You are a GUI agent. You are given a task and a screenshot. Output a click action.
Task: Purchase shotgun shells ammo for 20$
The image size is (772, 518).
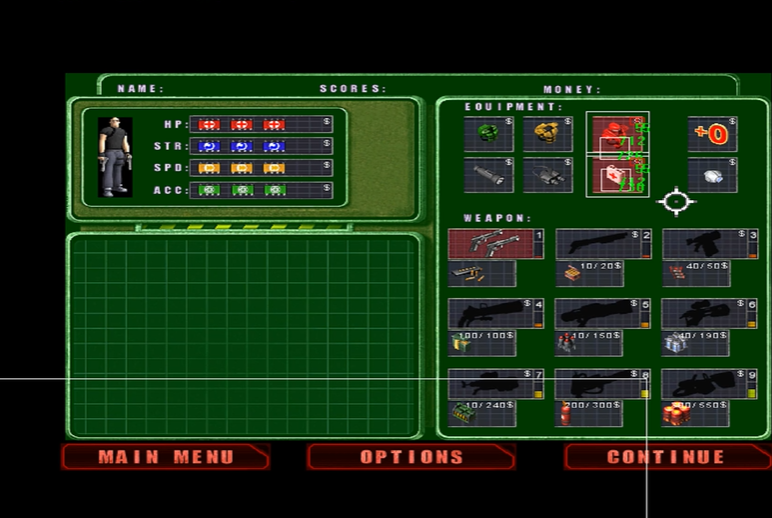[x=589, y=273]
